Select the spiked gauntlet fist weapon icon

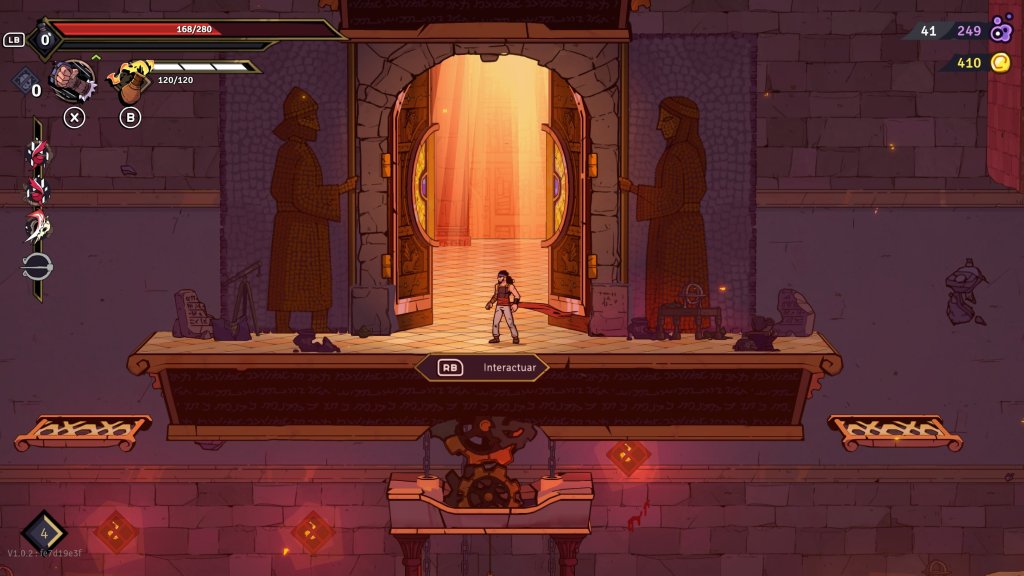click(73, 80)
